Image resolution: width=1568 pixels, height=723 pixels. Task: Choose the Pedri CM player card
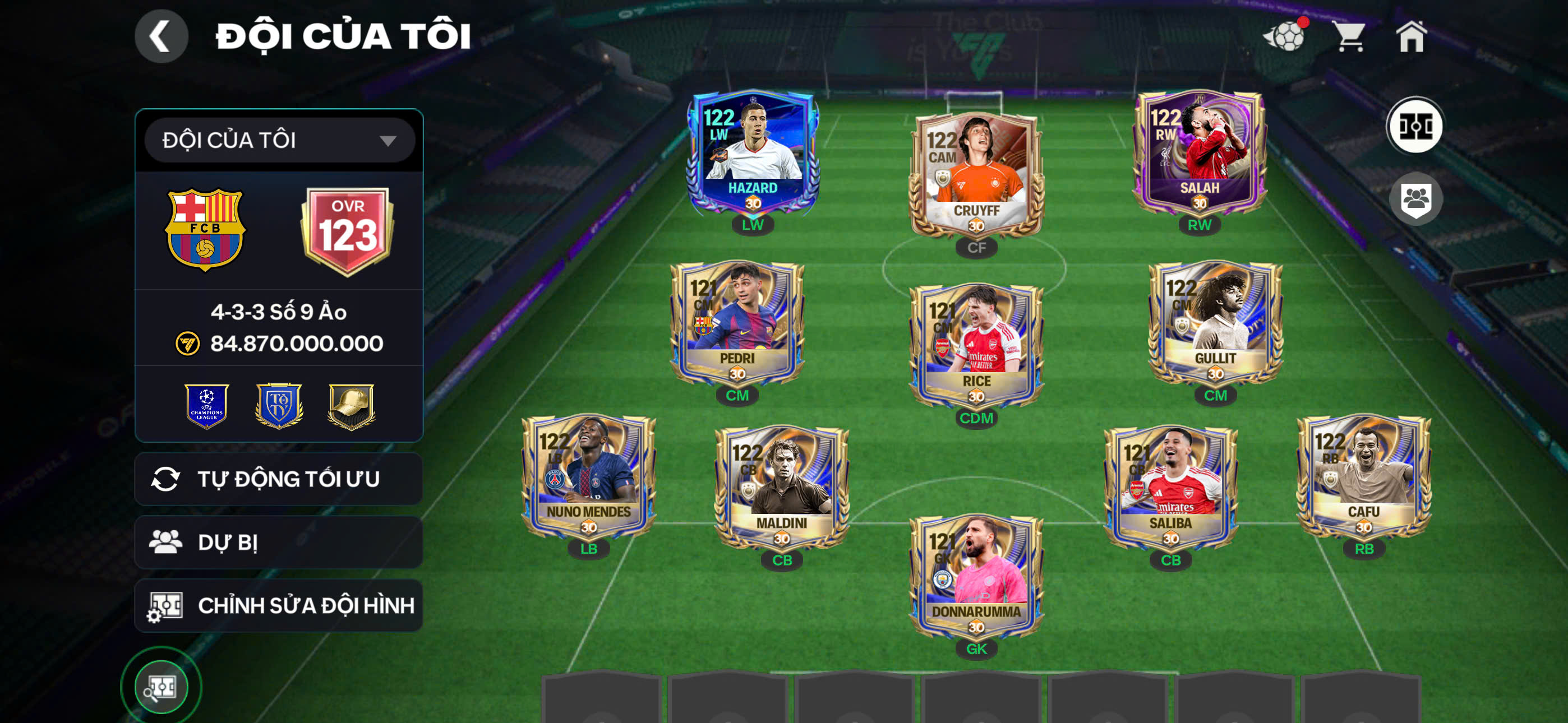(x=737, y=323)
